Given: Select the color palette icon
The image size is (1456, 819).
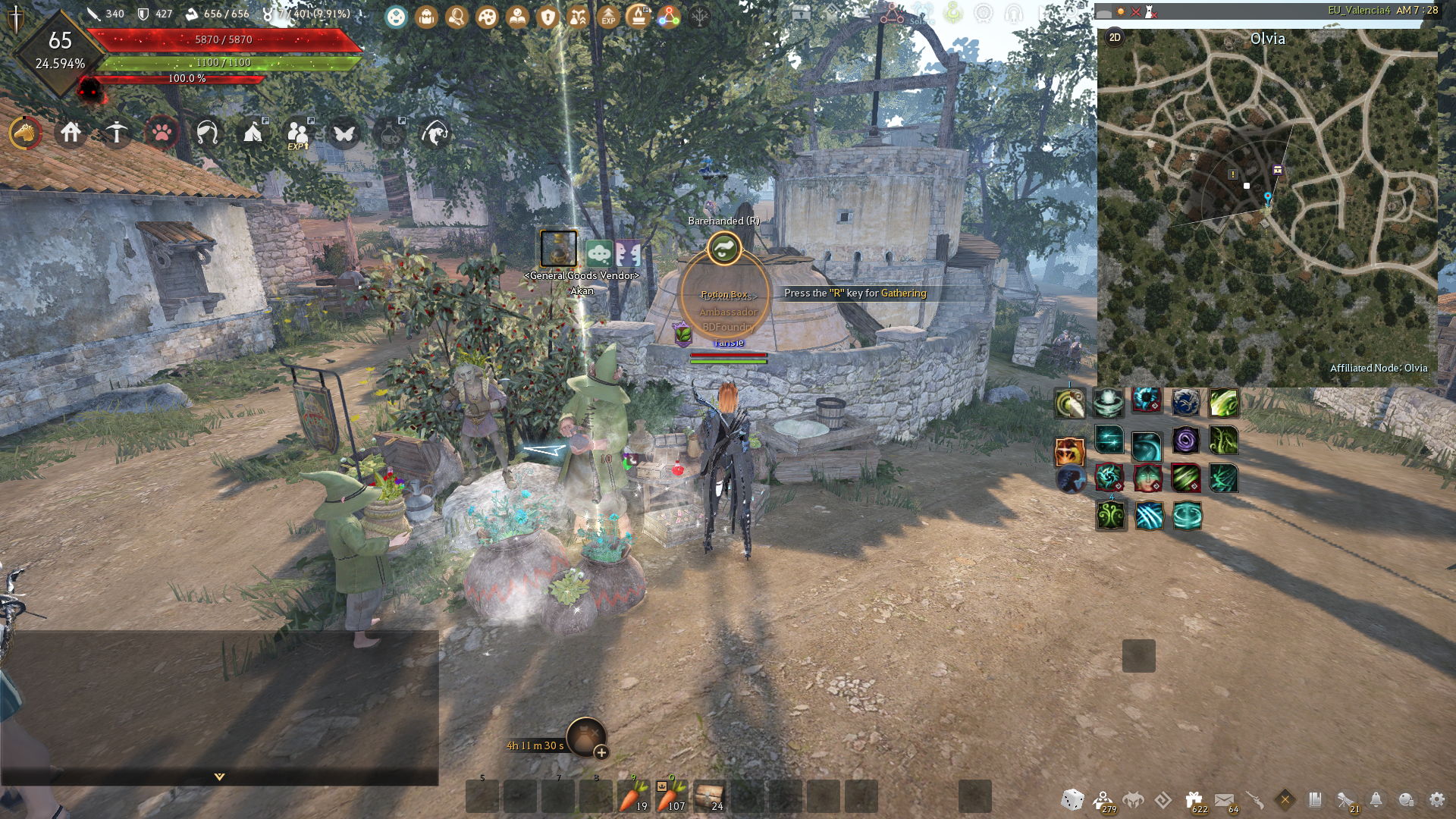Looking at the screenshot, I should point(487,16).
